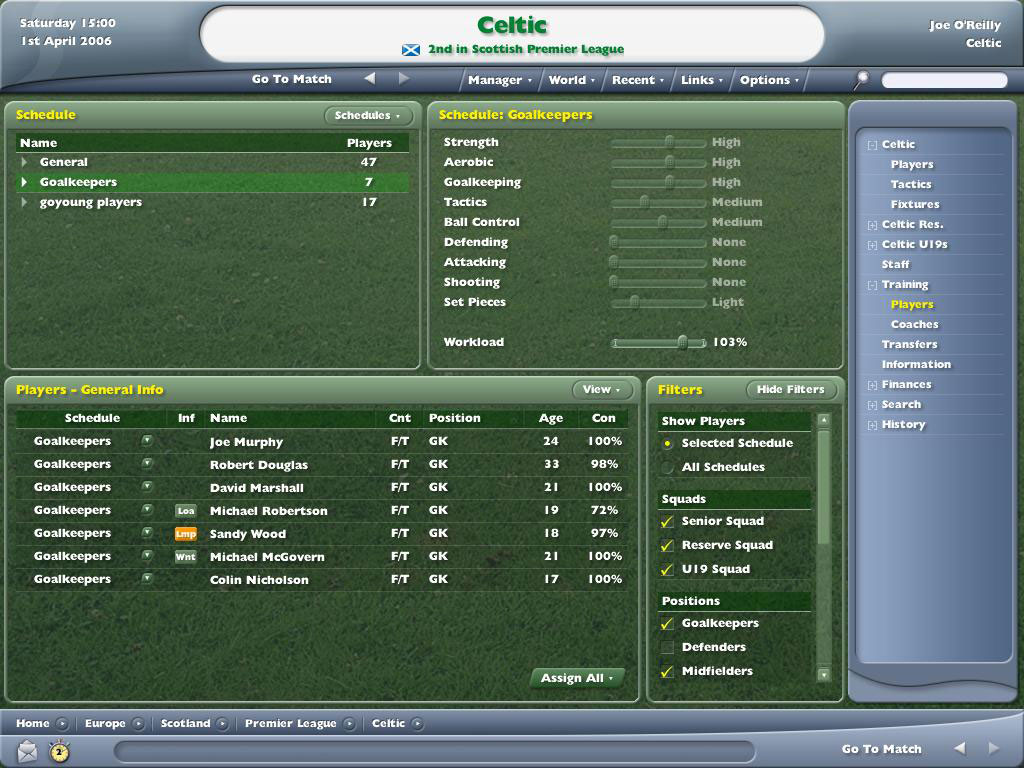Adjust the Strength training slider

point(669,143)
